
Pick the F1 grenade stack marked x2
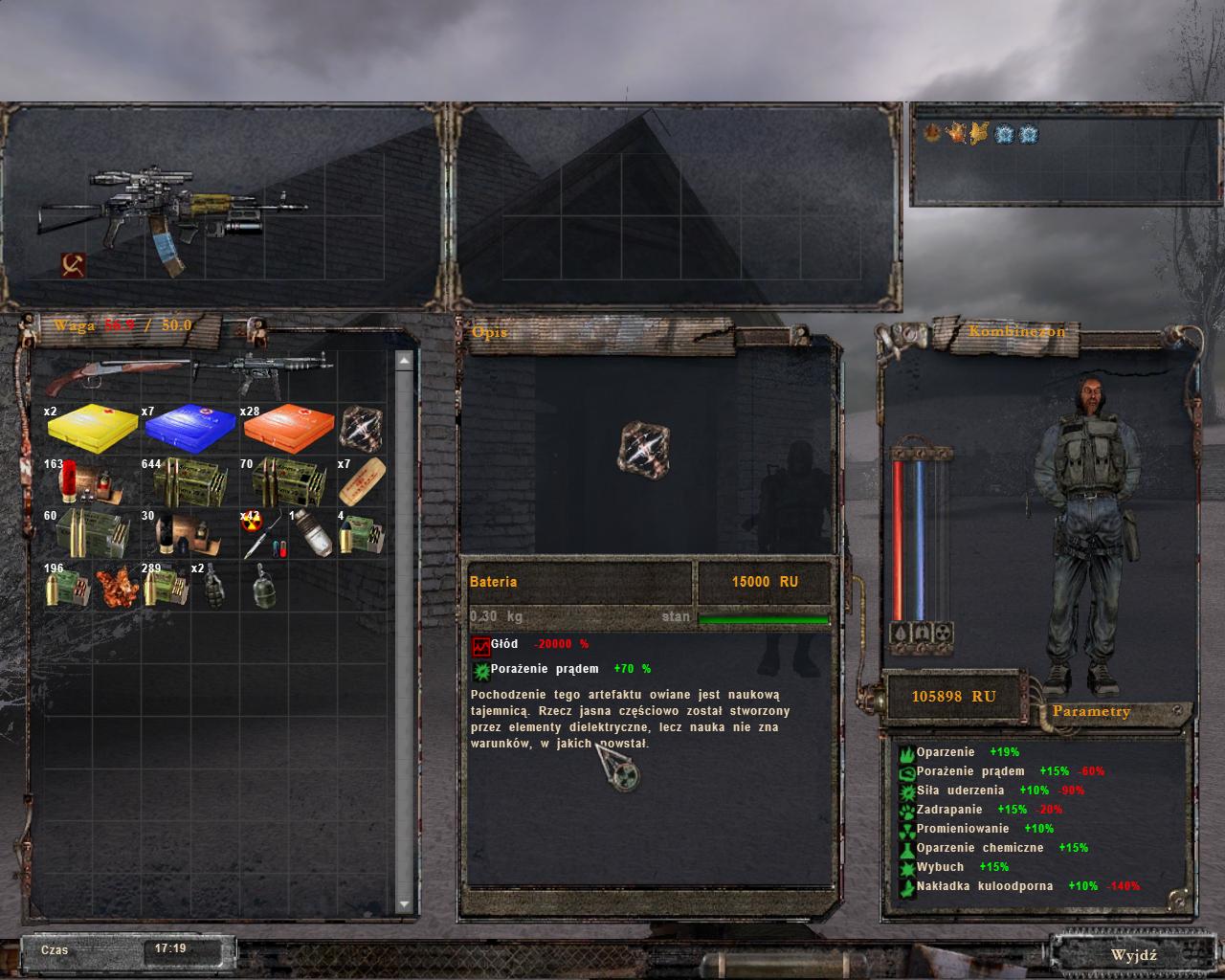click(x=212, y=586)
